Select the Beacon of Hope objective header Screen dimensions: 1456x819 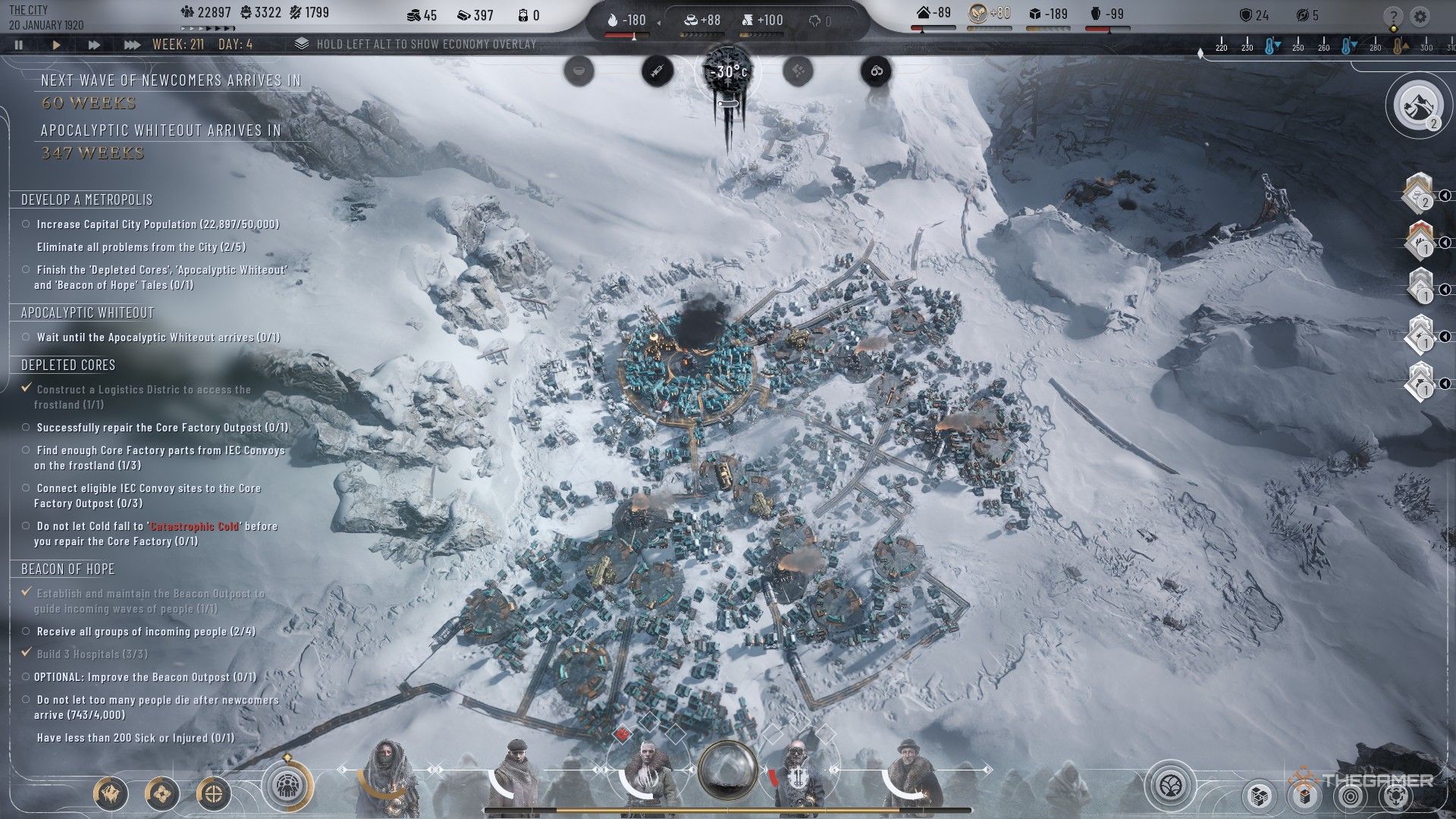tap(67, 570)
